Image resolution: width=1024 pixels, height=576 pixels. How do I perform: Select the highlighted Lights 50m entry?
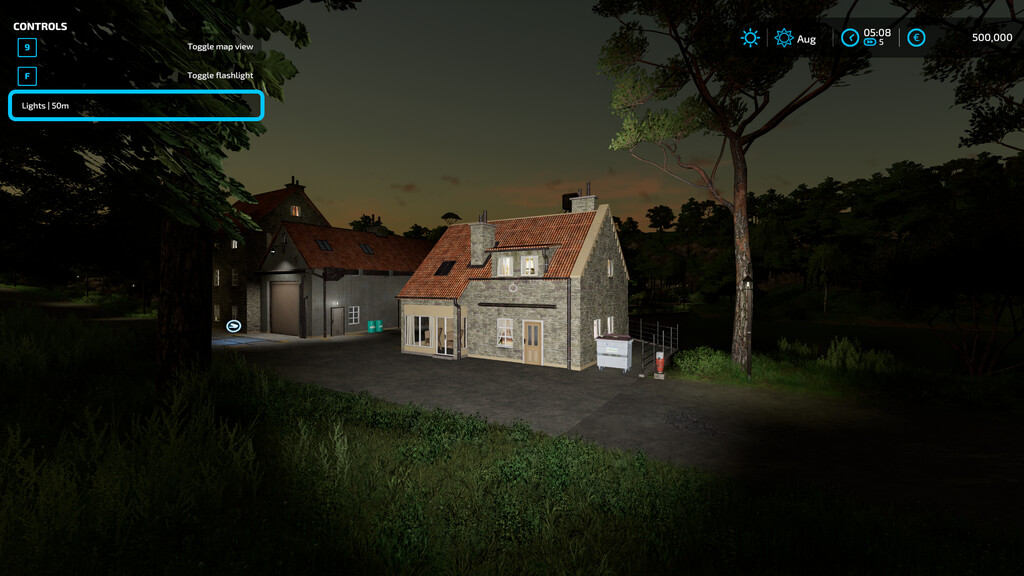click(136, 106)
